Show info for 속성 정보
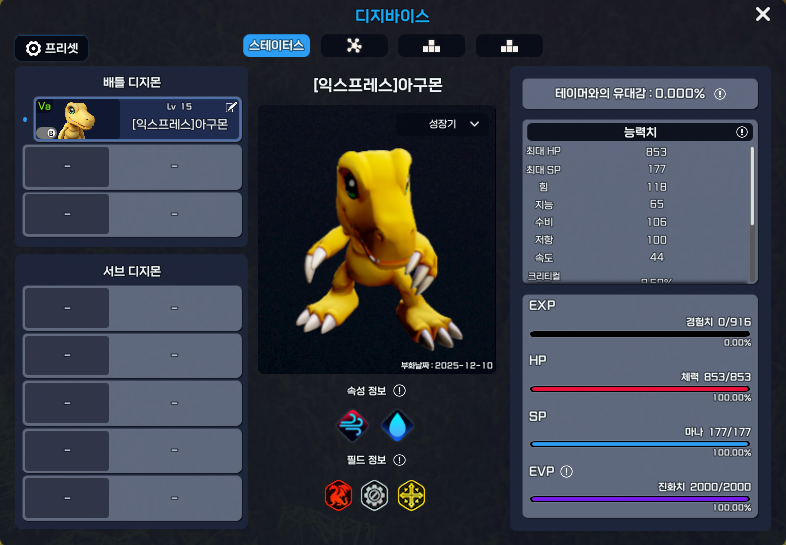 pos(399,391)
